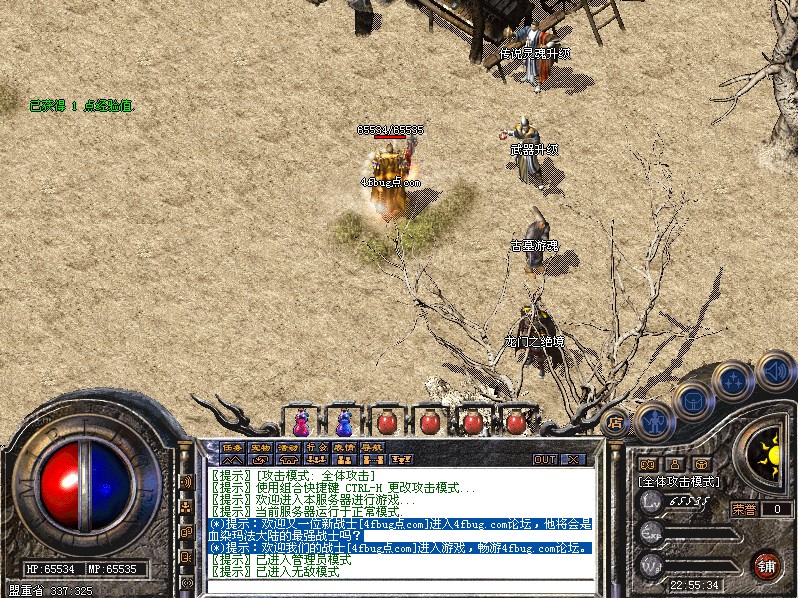Image resolution: width=798 pixels, height=598 pixels.
Task: Select the 活动 events tab
Action: pyautogui.click(x=288, y=447)
